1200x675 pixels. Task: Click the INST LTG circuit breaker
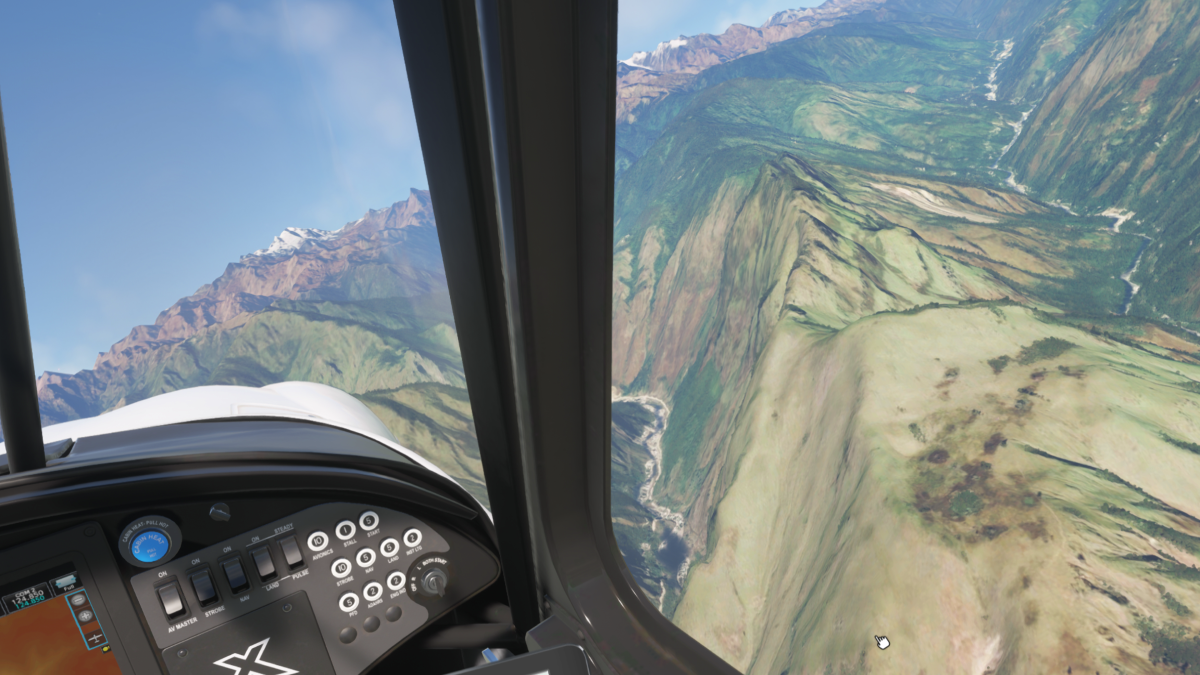click(x=412, y=538)
